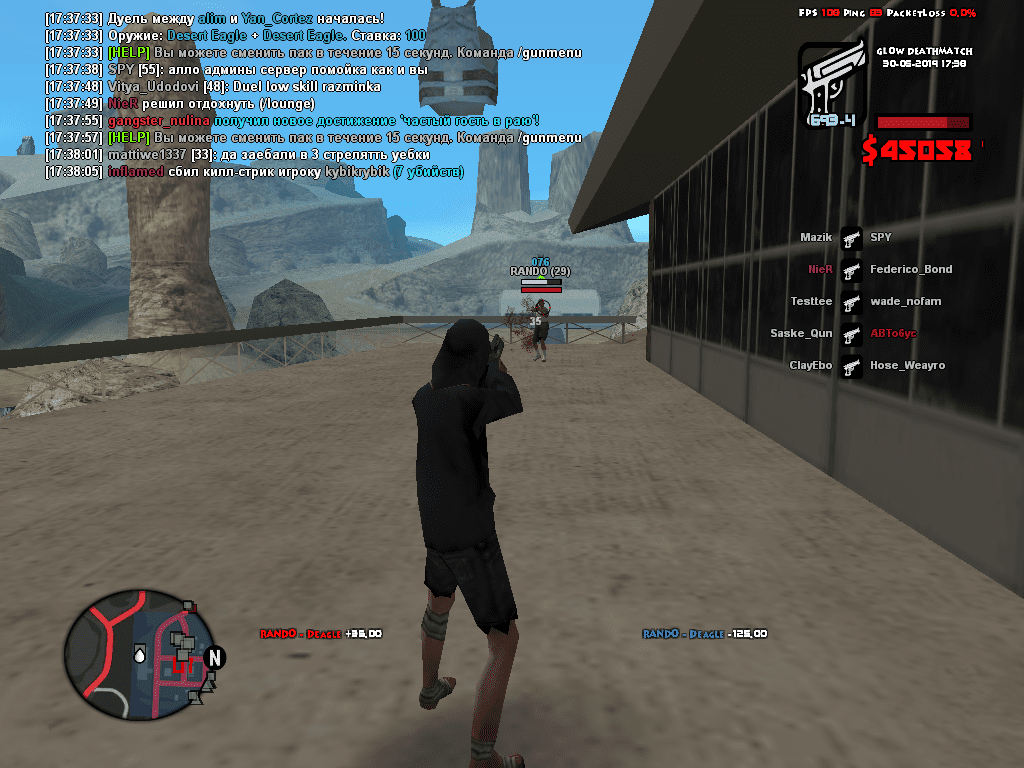Click the north N marker on the radar
Viewport: 1024px width, 768px height.
pyautogui.click(x=214, y=657)
